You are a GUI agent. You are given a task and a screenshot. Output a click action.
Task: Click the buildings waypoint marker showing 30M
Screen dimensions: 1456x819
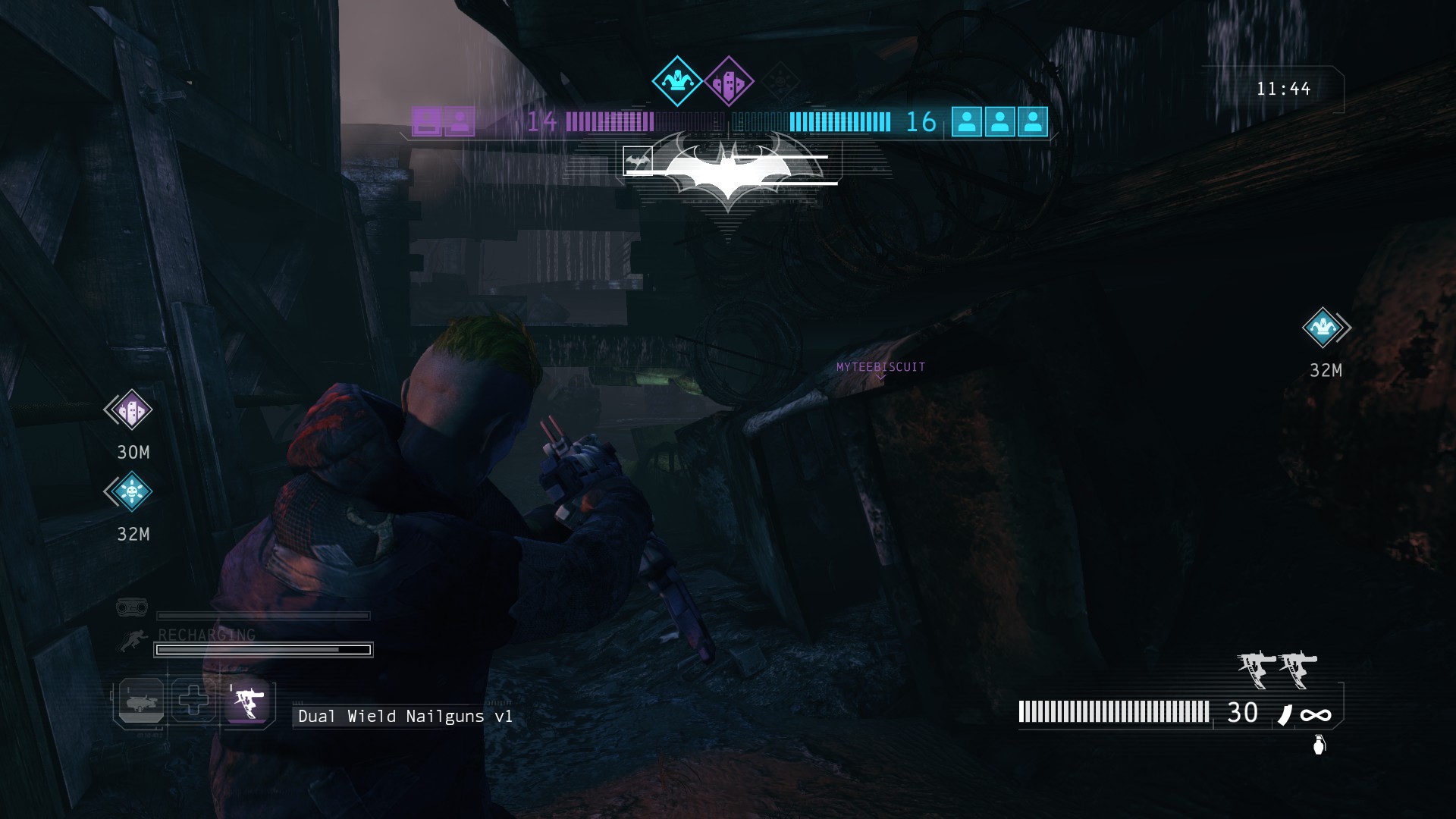[130, 411]
